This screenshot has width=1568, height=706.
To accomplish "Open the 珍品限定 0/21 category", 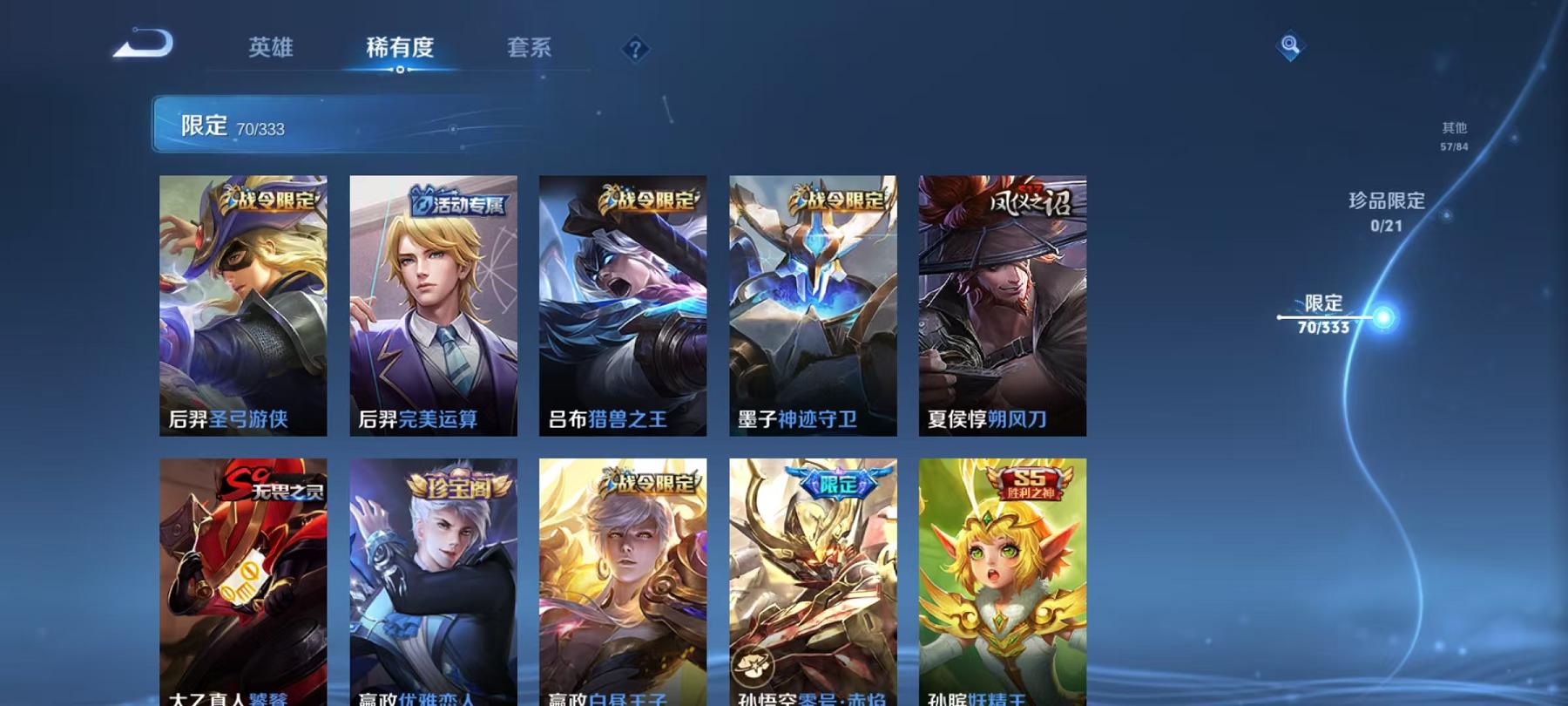I will click(1385, 210).
